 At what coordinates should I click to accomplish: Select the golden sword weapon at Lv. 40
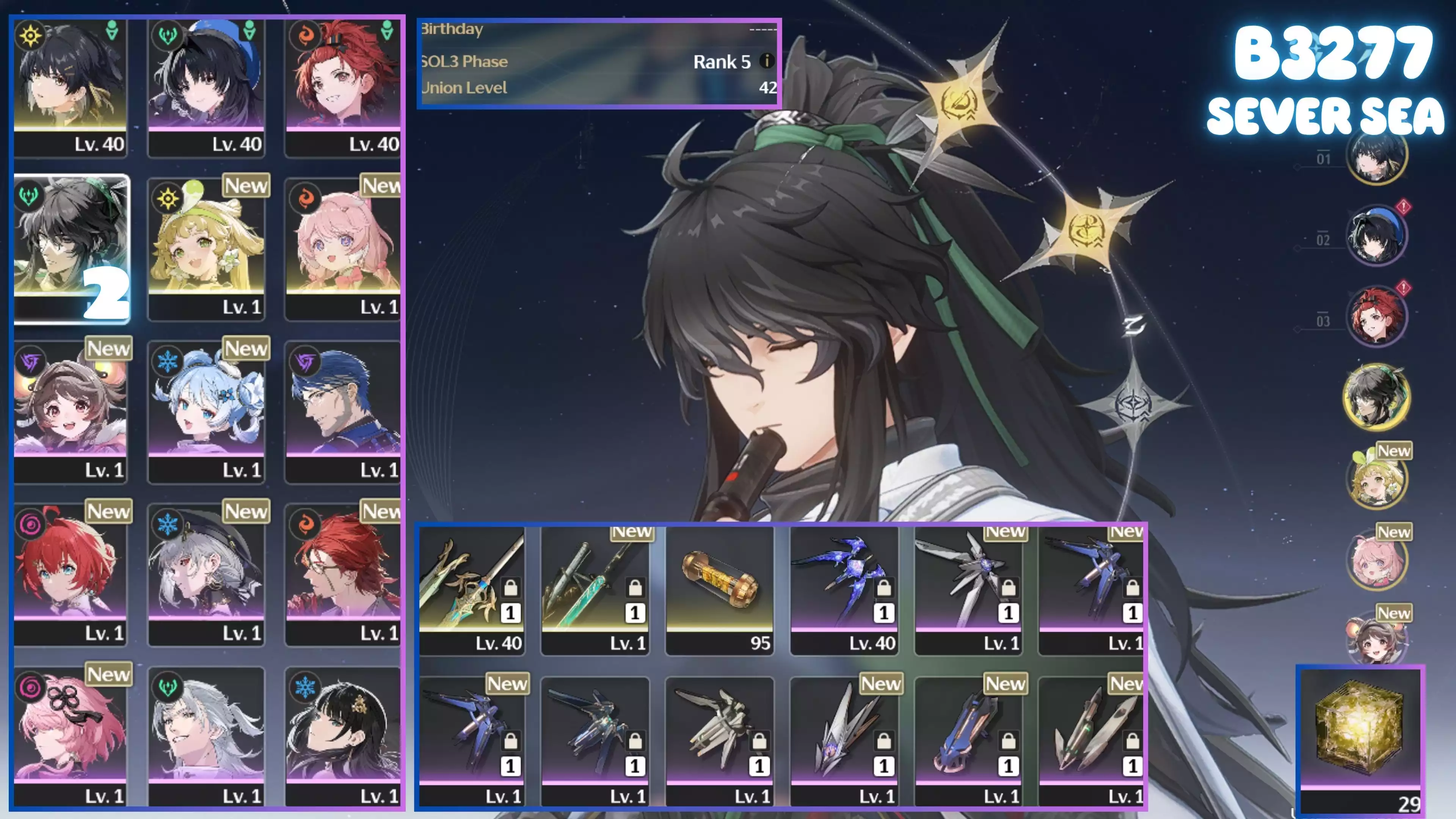tap(471, 588)
